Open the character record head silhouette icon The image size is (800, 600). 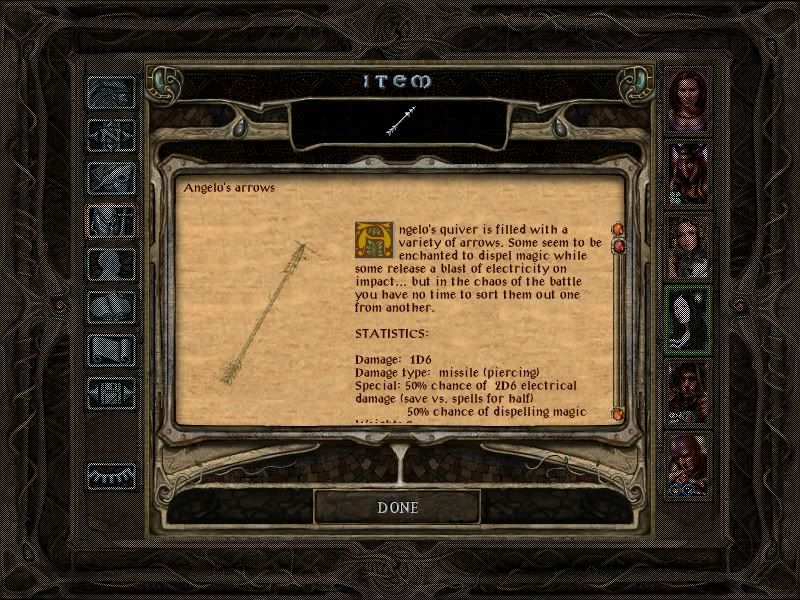pos(111,265)
